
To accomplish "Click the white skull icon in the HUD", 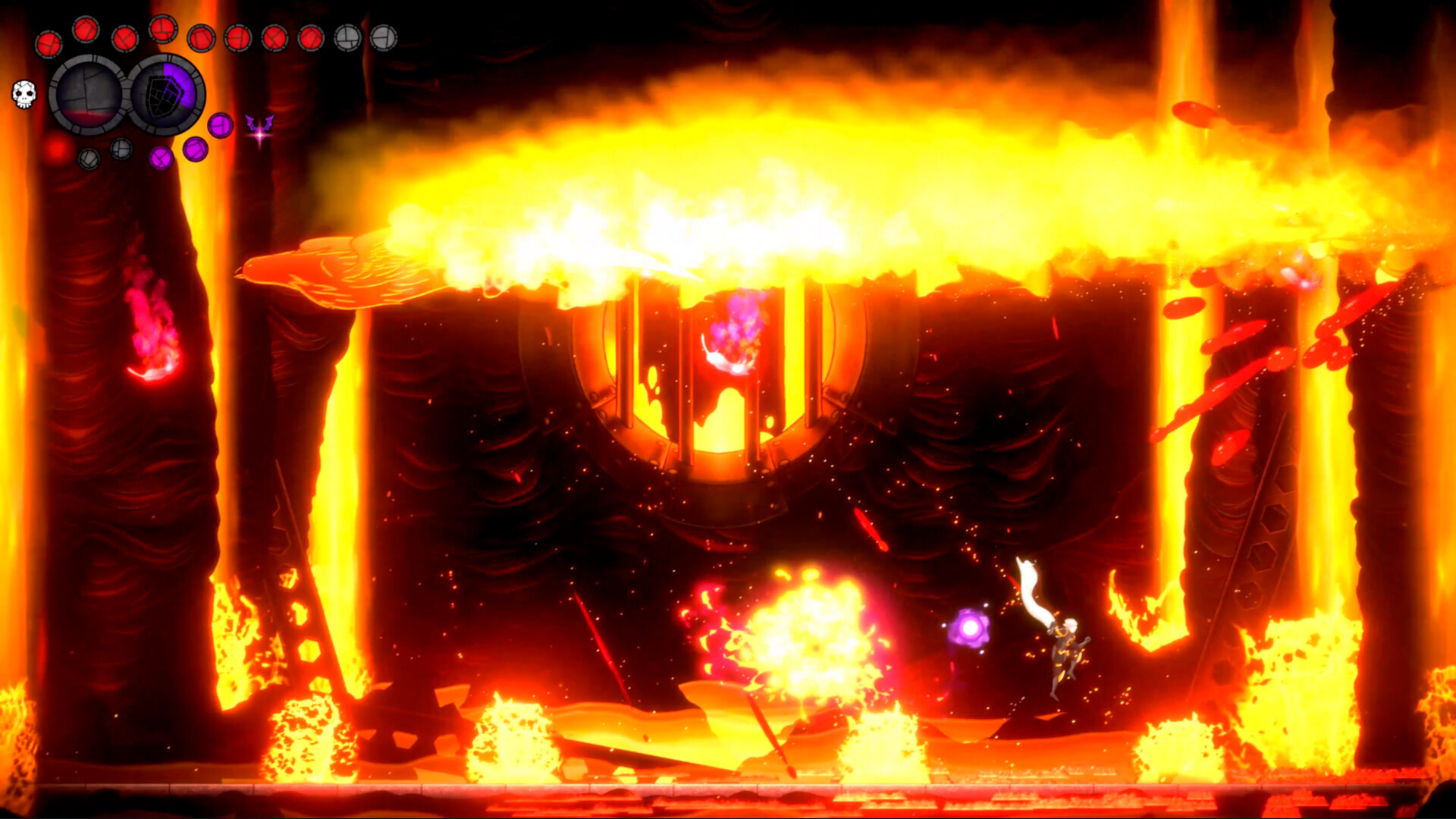I will coord(24,95).
